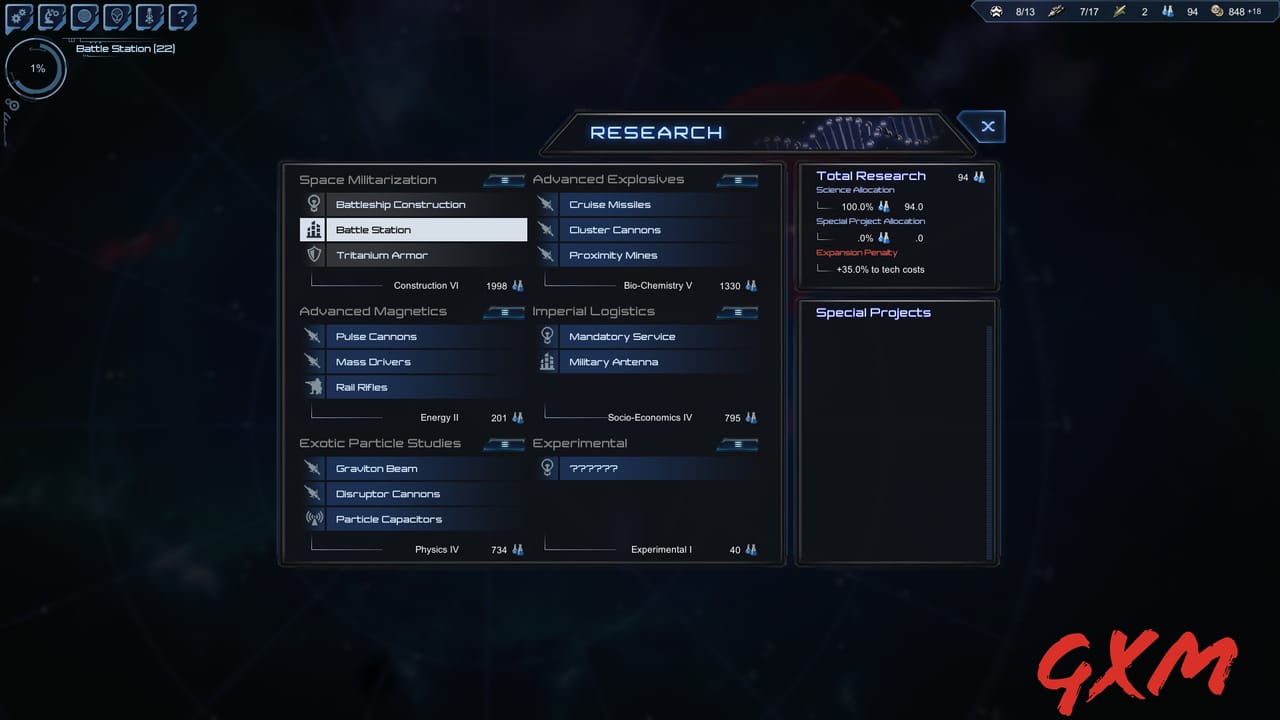The image size is (1280, 720).
Task: Open the ship fleet icon in the toolbar
Action: (x=150, y=16)
